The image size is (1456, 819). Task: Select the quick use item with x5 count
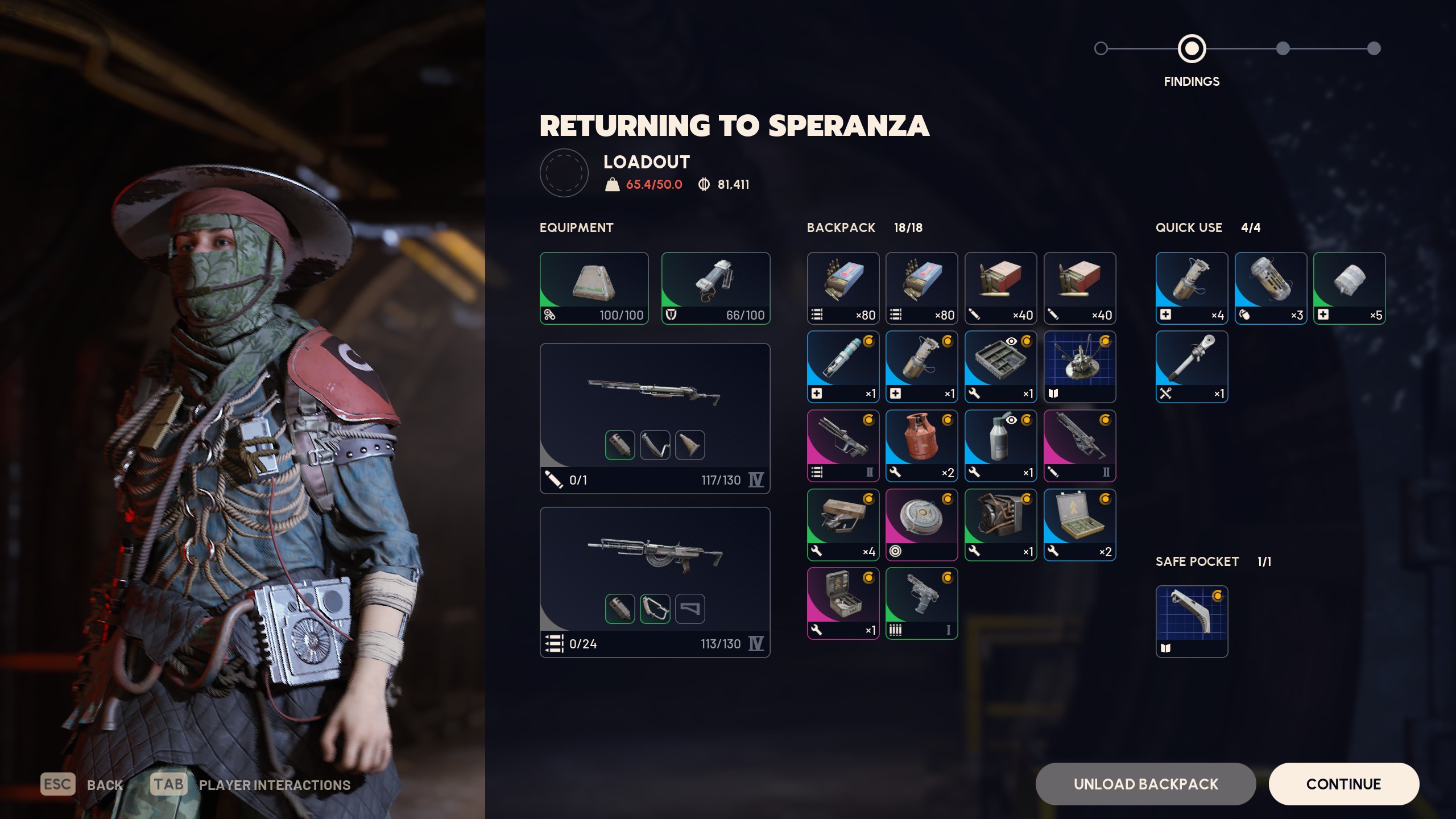[x=1349, y=288]
